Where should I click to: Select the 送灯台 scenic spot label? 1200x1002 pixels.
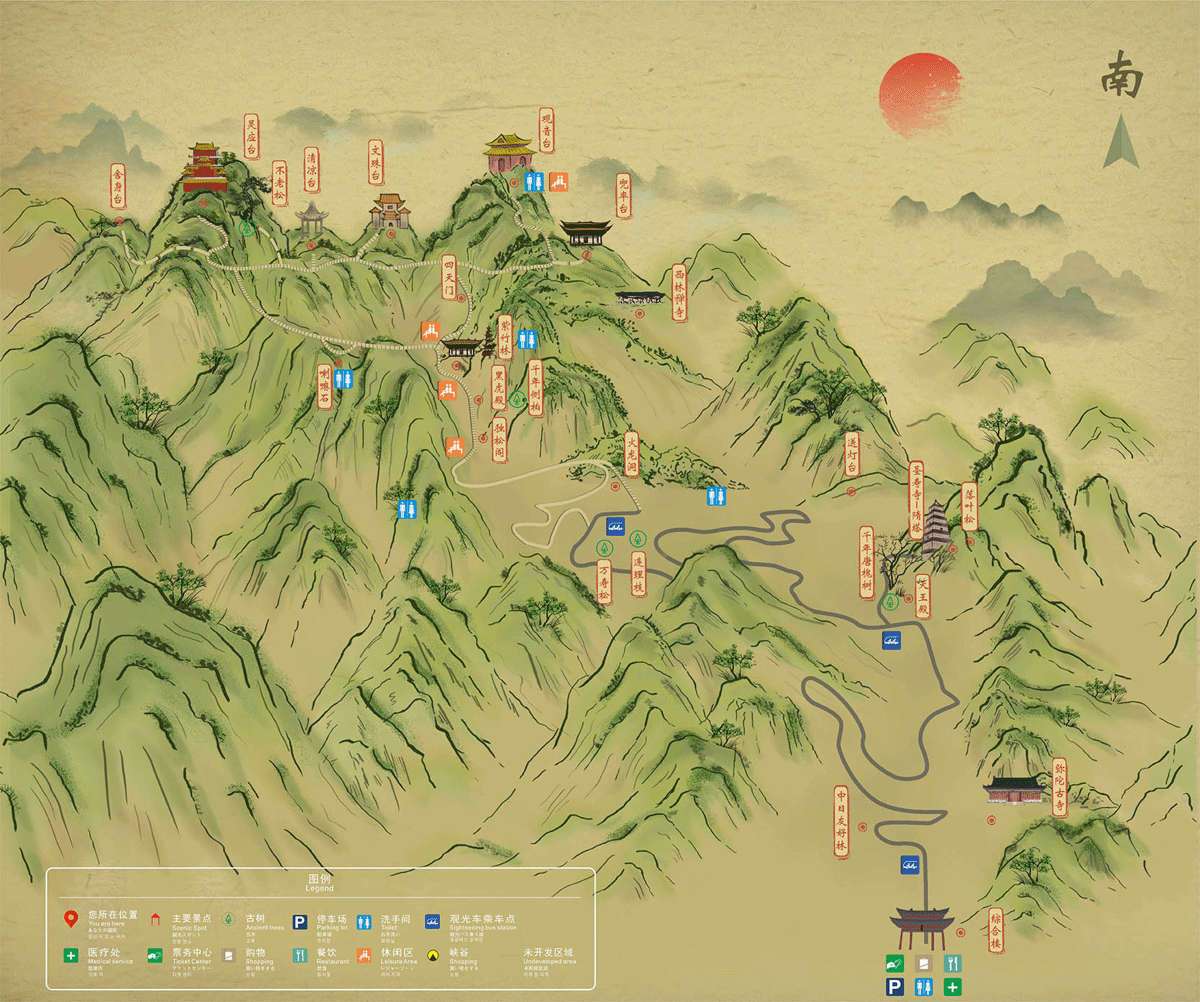pos(852,455)
